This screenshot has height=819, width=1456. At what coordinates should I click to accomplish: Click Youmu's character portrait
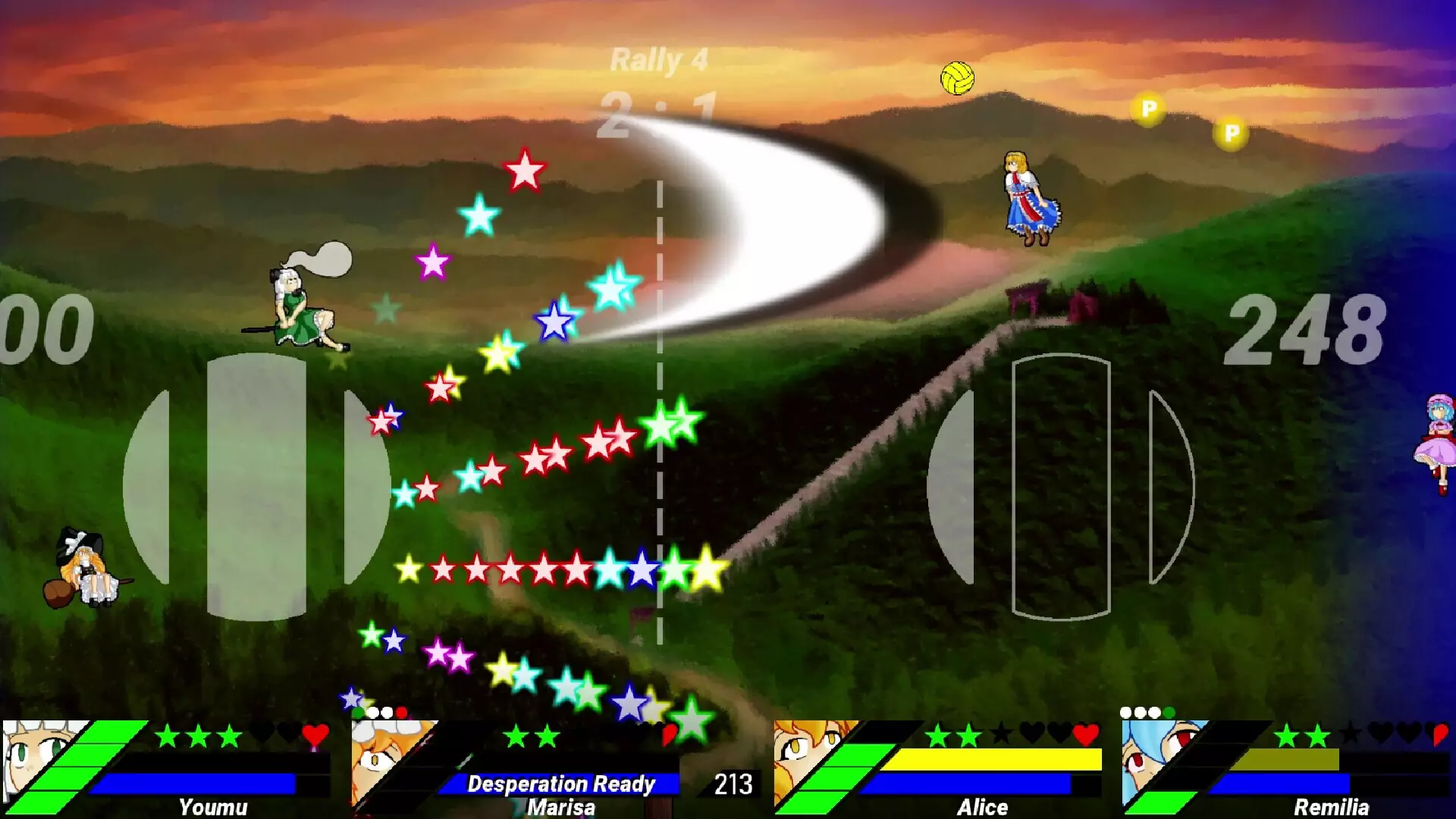click(x=38, y=762)
